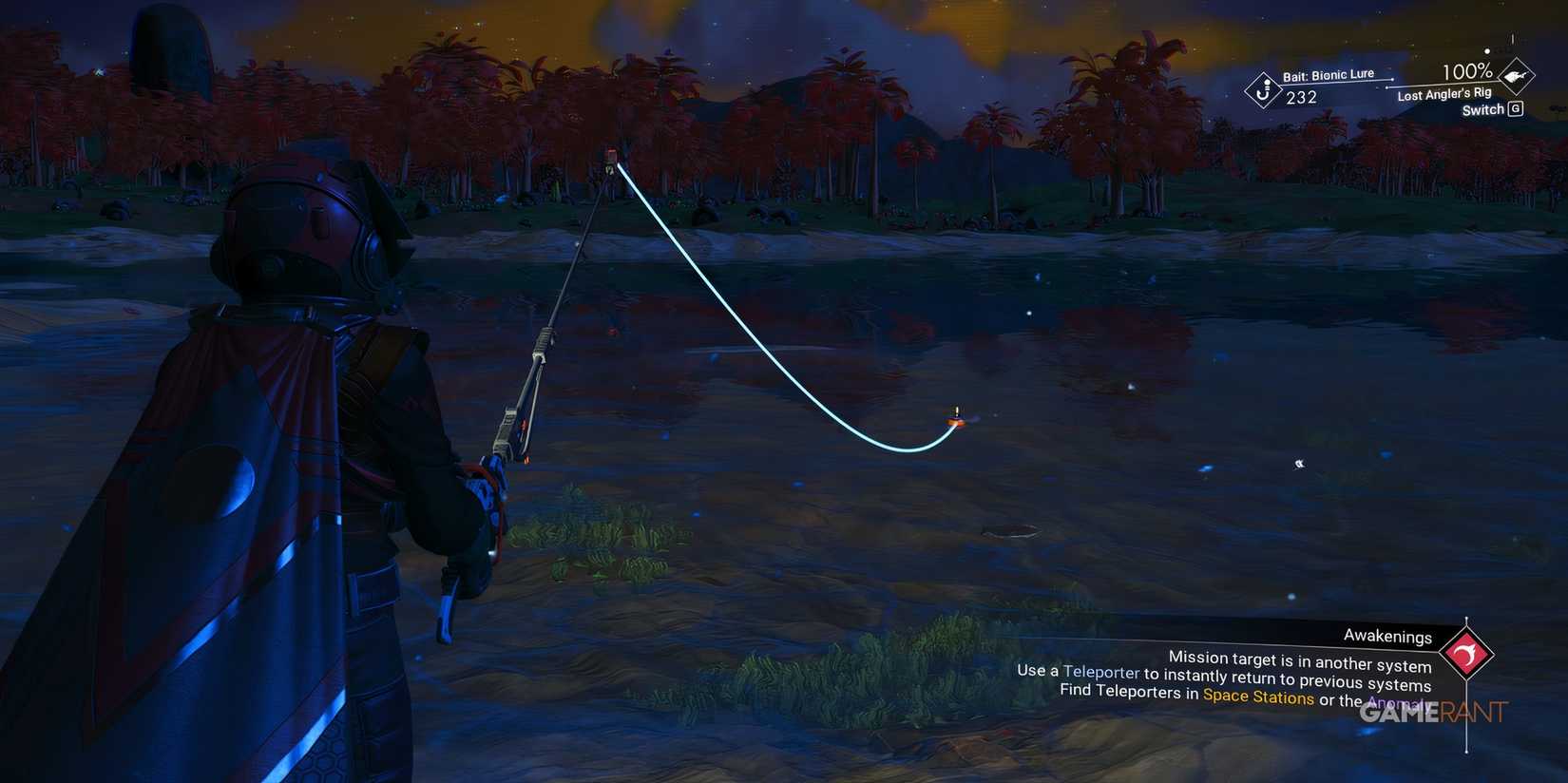Select the rig diamond frame near 100%
Screen dimensions: 1568x783
point(1515,76)
